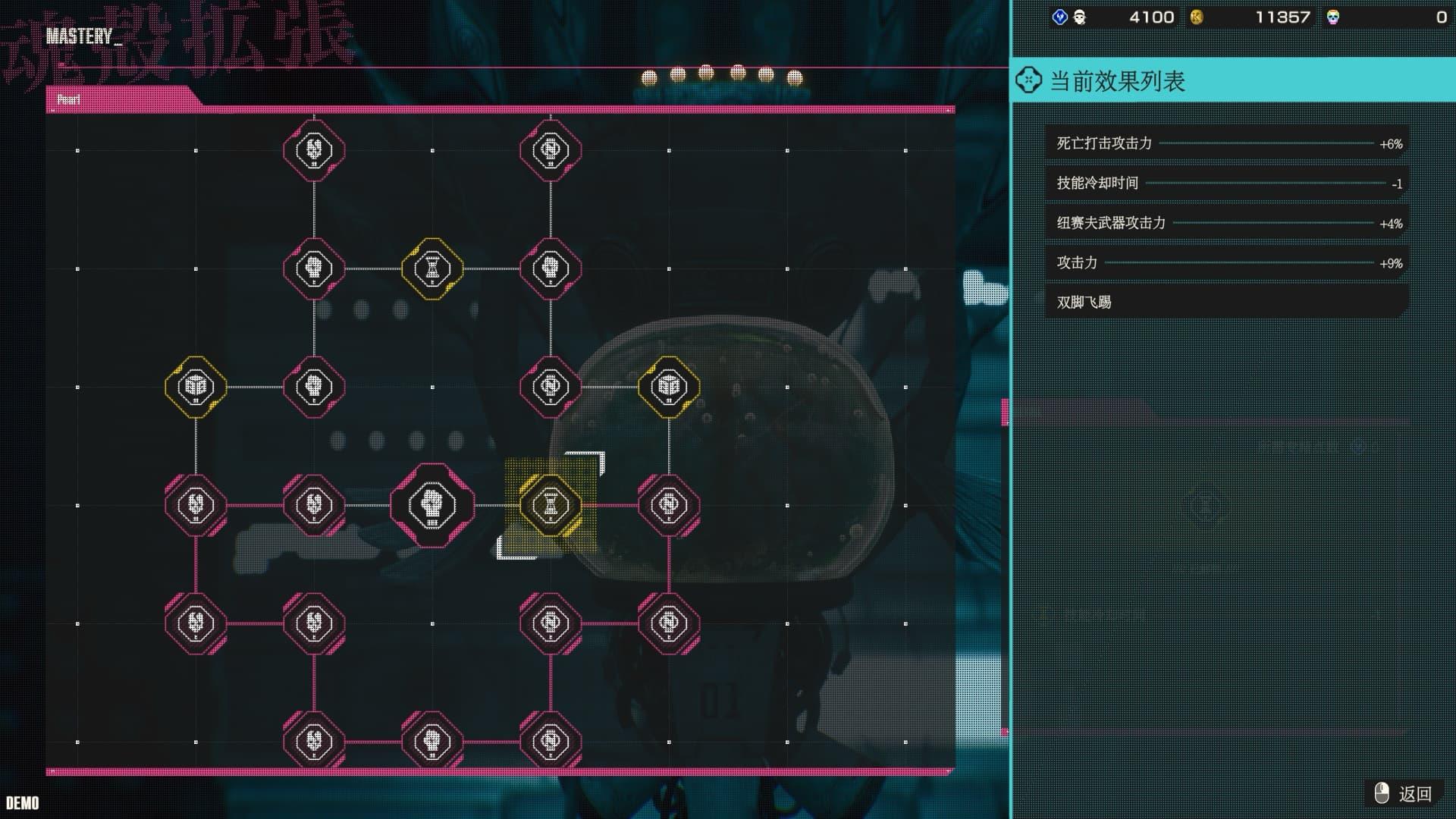Select the yellow cube node beside plain fist node
This screenshot has width=1456, height=819.
[196, 387]
